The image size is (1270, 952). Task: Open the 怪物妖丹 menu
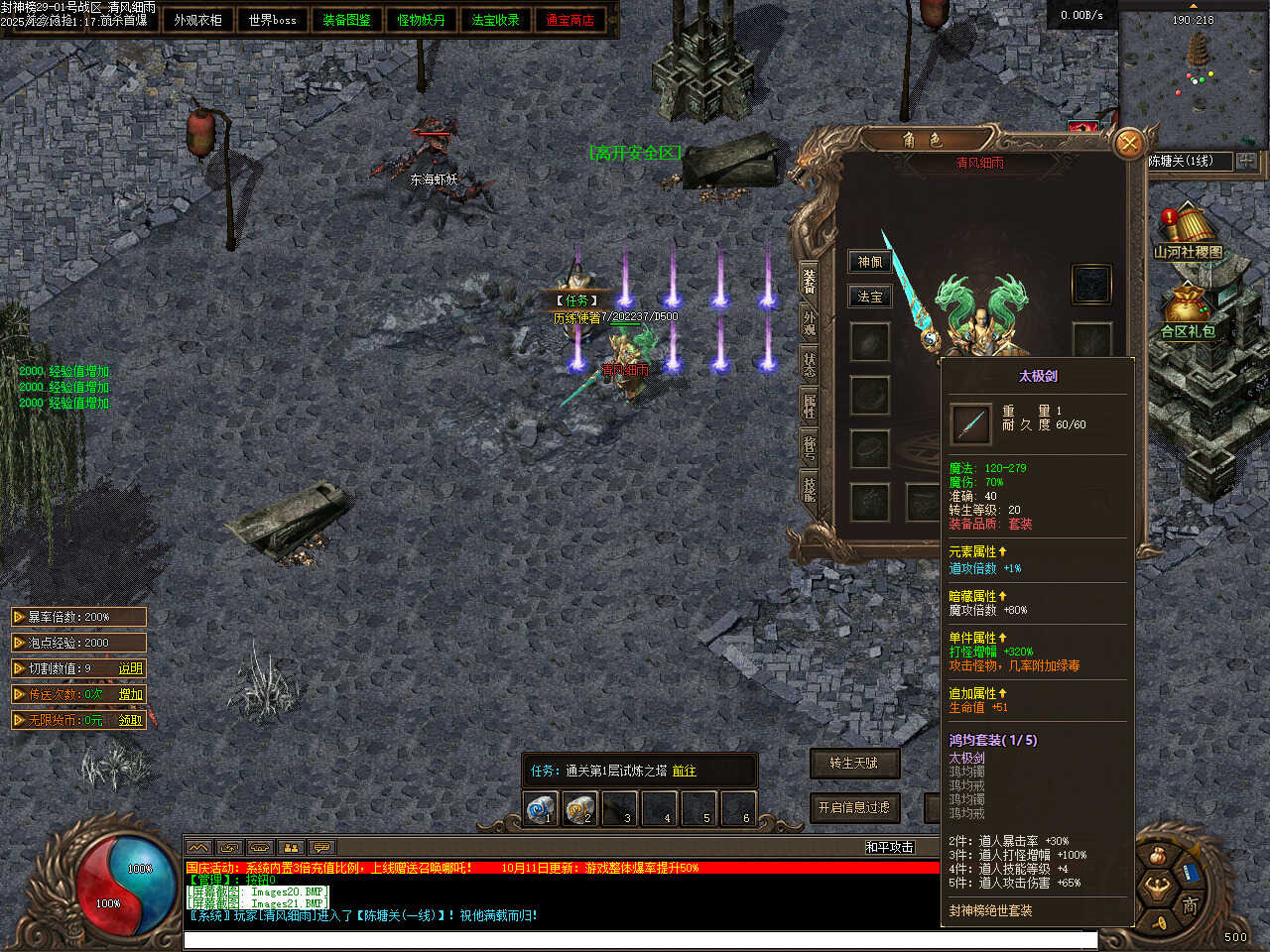pos(421,20)
